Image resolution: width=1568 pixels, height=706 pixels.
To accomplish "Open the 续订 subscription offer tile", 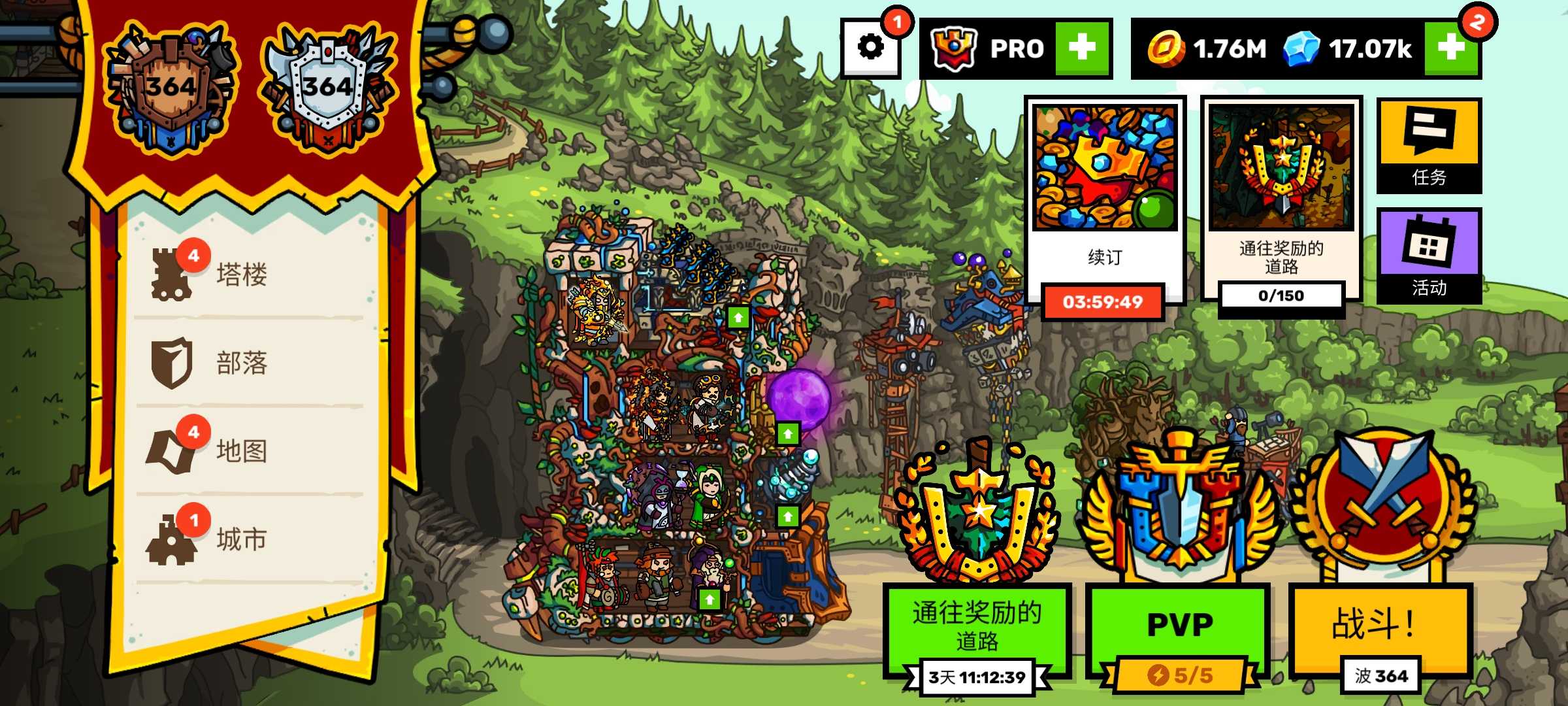I will 1105,196.
